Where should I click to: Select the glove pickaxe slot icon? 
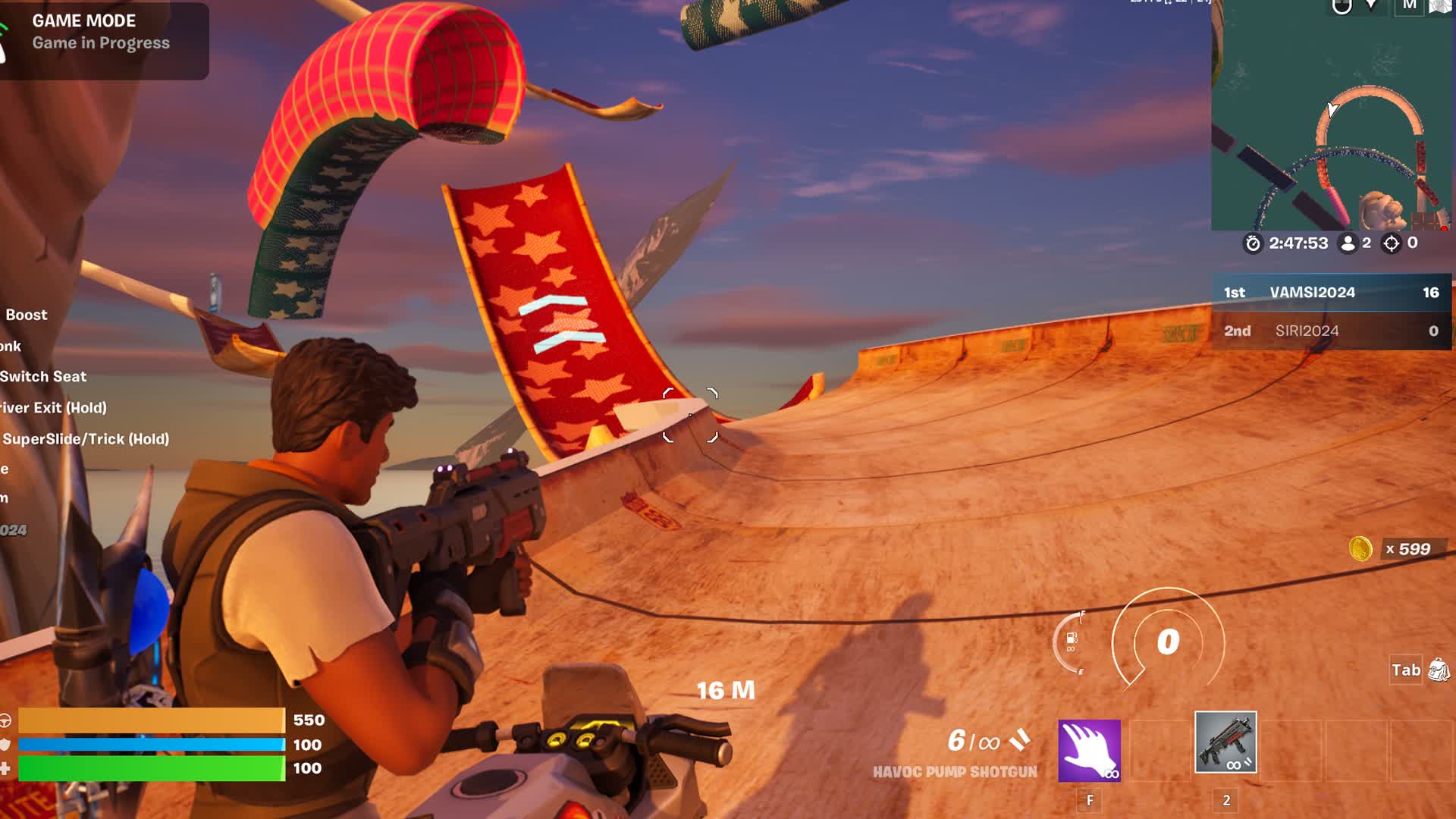pos(1090,752)
